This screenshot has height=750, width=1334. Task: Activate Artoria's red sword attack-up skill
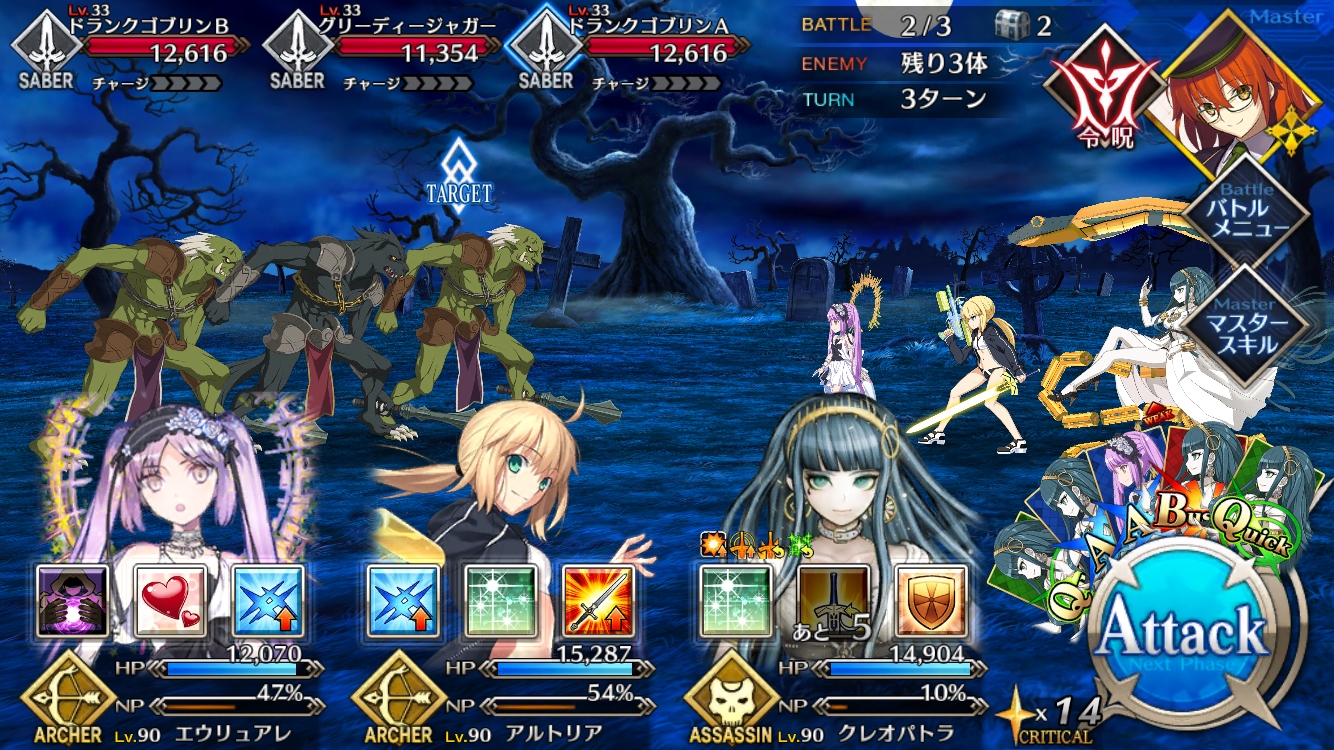point(599,601)
